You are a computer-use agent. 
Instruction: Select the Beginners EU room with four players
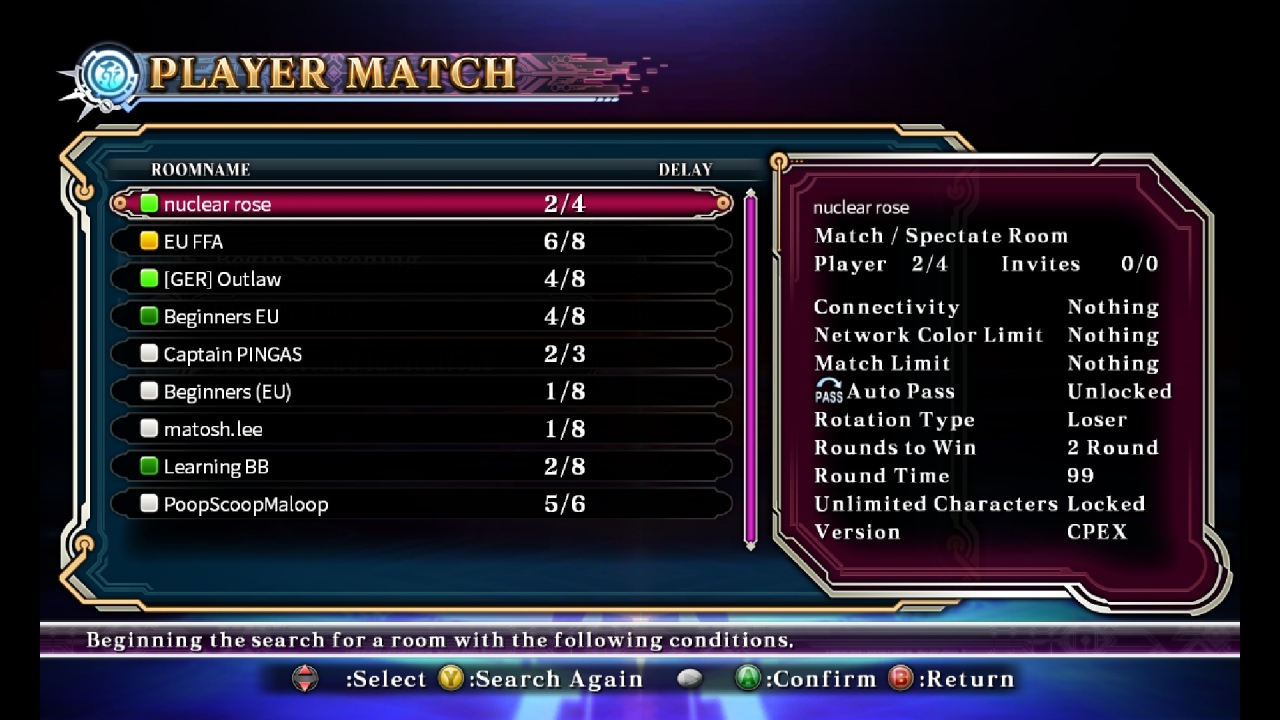(420, 317)
